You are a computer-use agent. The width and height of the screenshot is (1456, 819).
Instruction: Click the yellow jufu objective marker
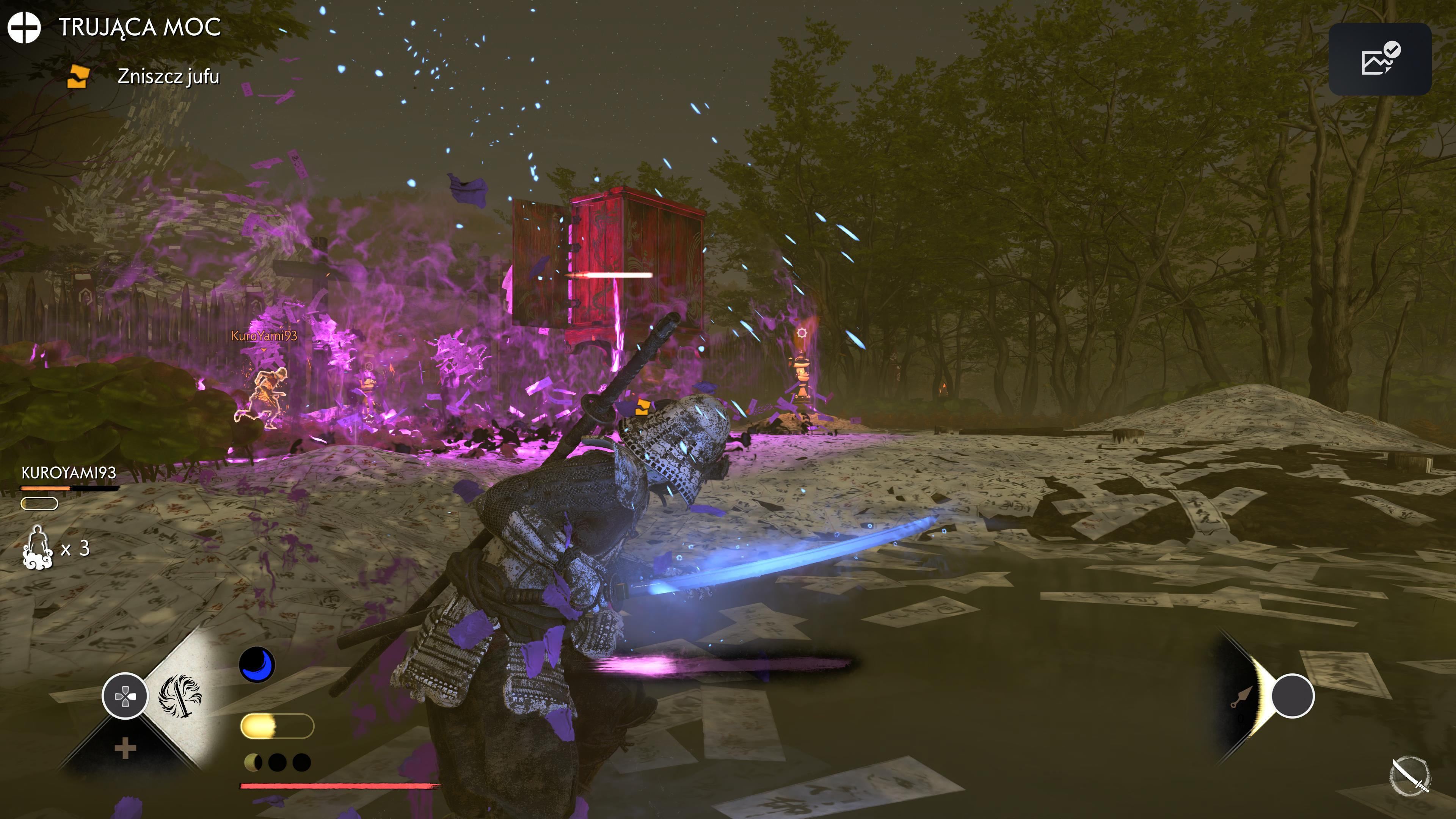pyautogui.click(x=642, y=407)
